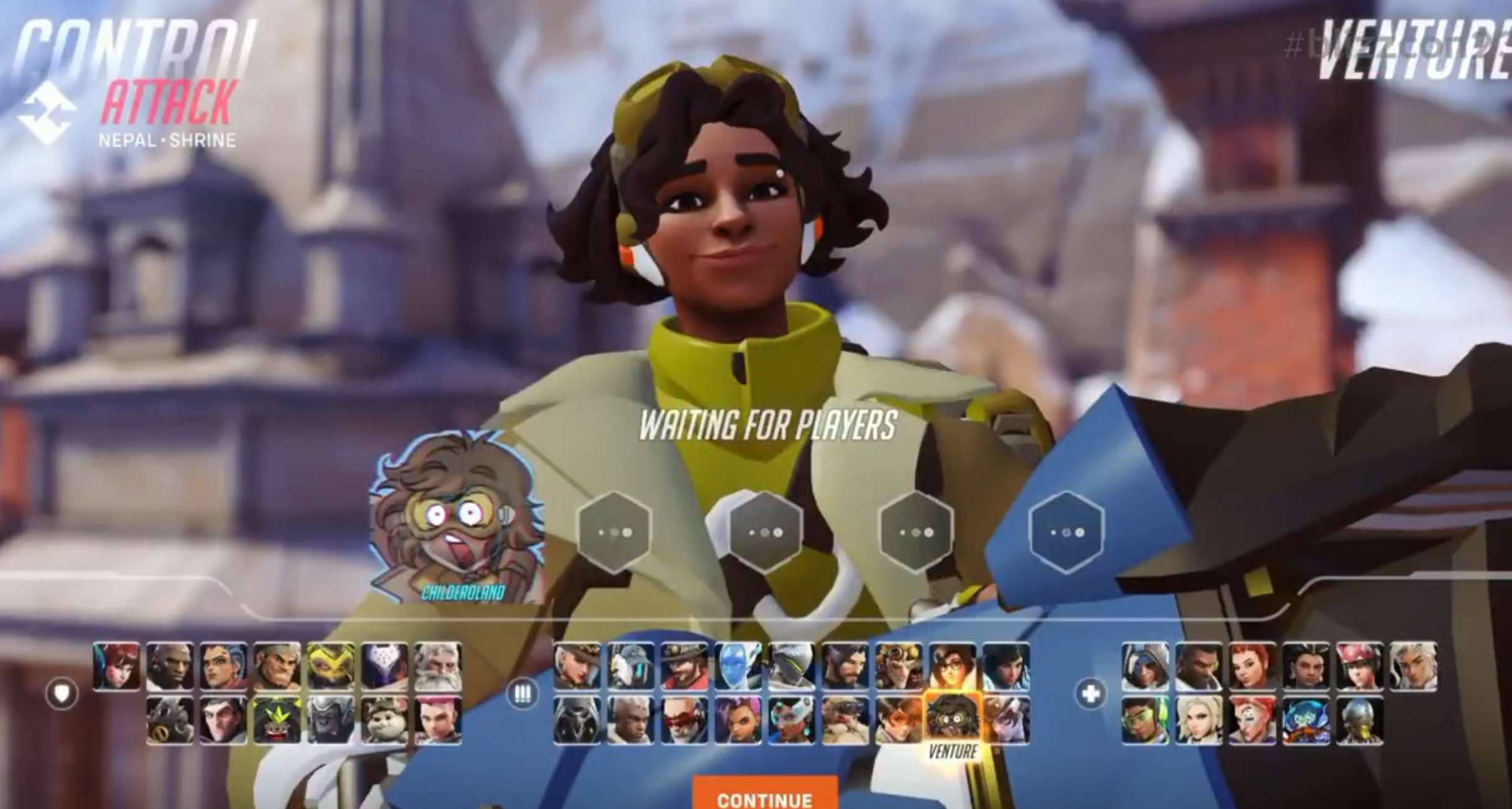Select pink-haired Zarya's portrait
Screen dimensions: 1512x809
[438, 720]
